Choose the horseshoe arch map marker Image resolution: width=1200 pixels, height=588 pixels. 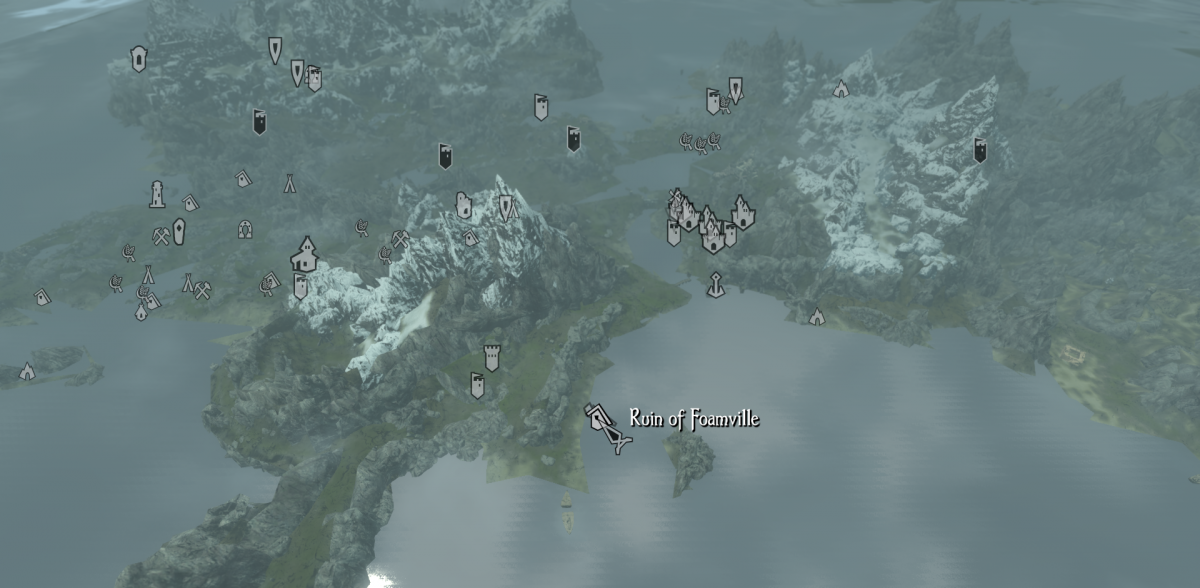(244, 230)
